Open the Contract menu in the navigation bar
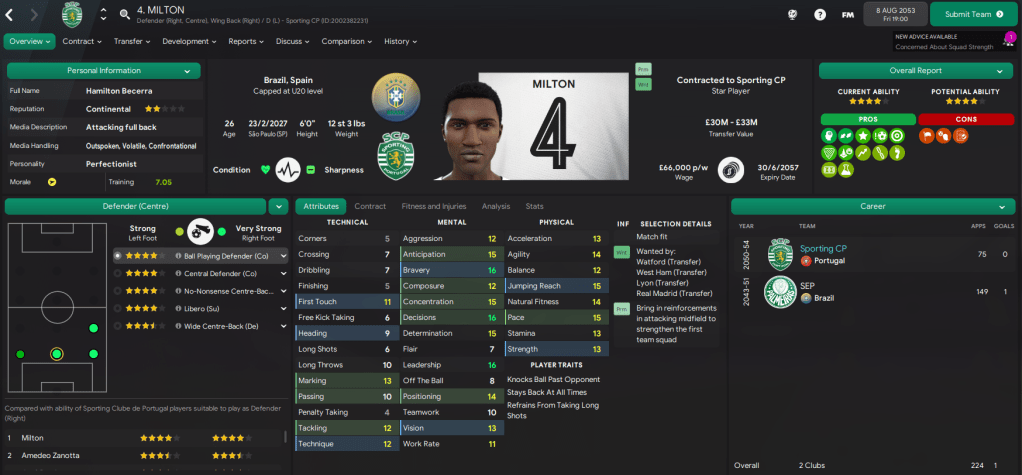Viewport: 1022px width, 475px height. tap(82, 41)
